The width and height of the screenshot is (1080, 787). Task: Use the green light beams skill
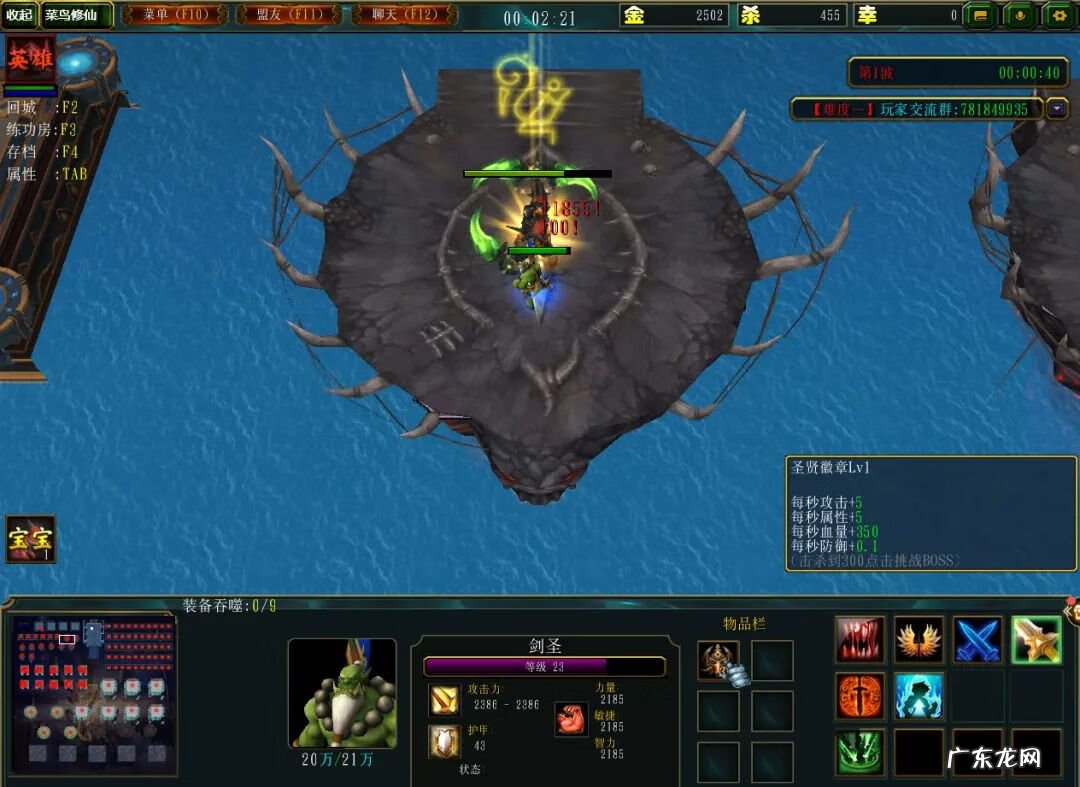click(860, 752)
